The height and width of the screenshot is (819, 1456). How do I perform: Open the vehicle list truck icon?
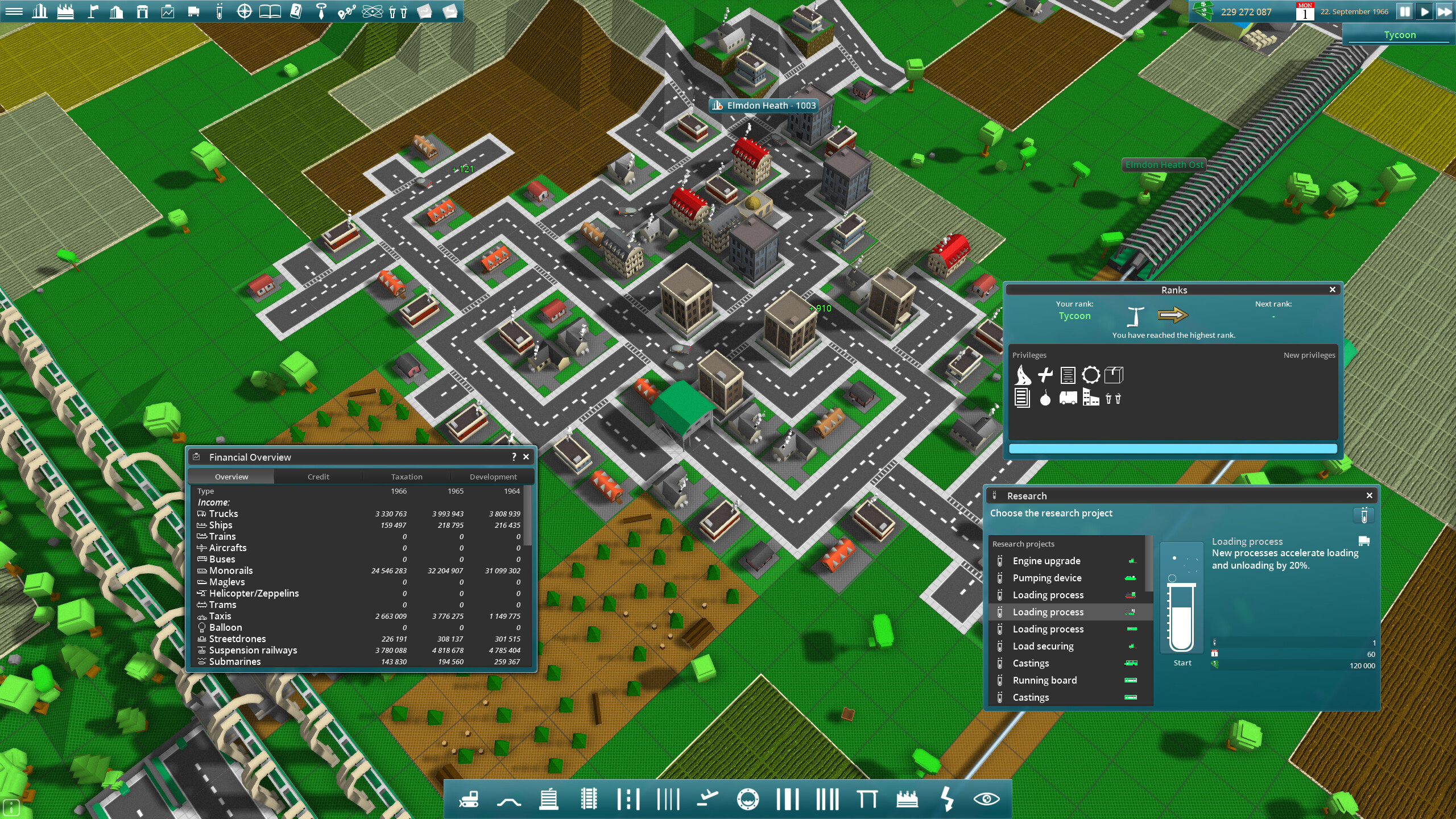(193, 11)
